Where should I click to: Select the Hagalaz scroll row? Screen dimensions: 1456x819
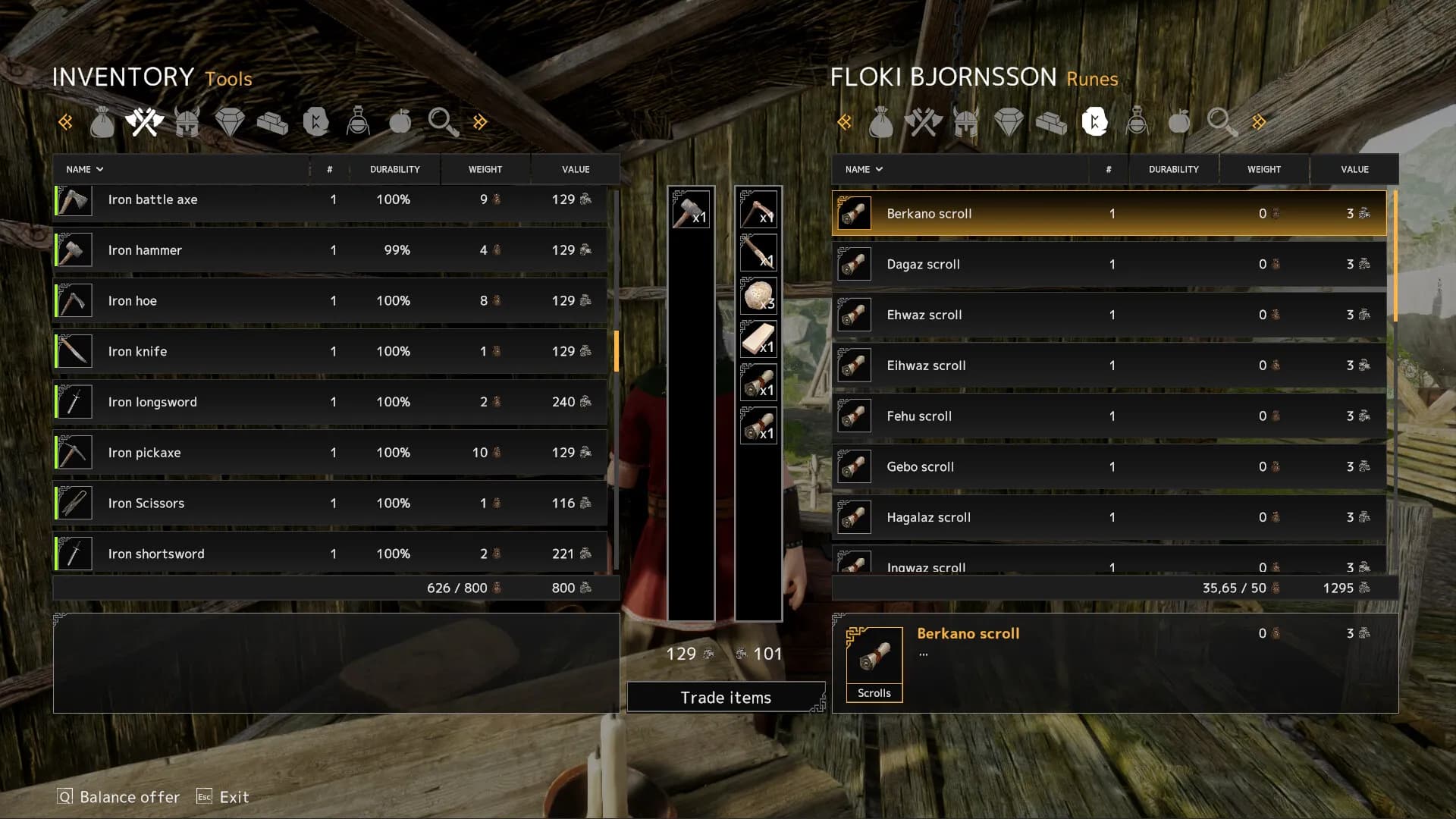coord(1109,517)
